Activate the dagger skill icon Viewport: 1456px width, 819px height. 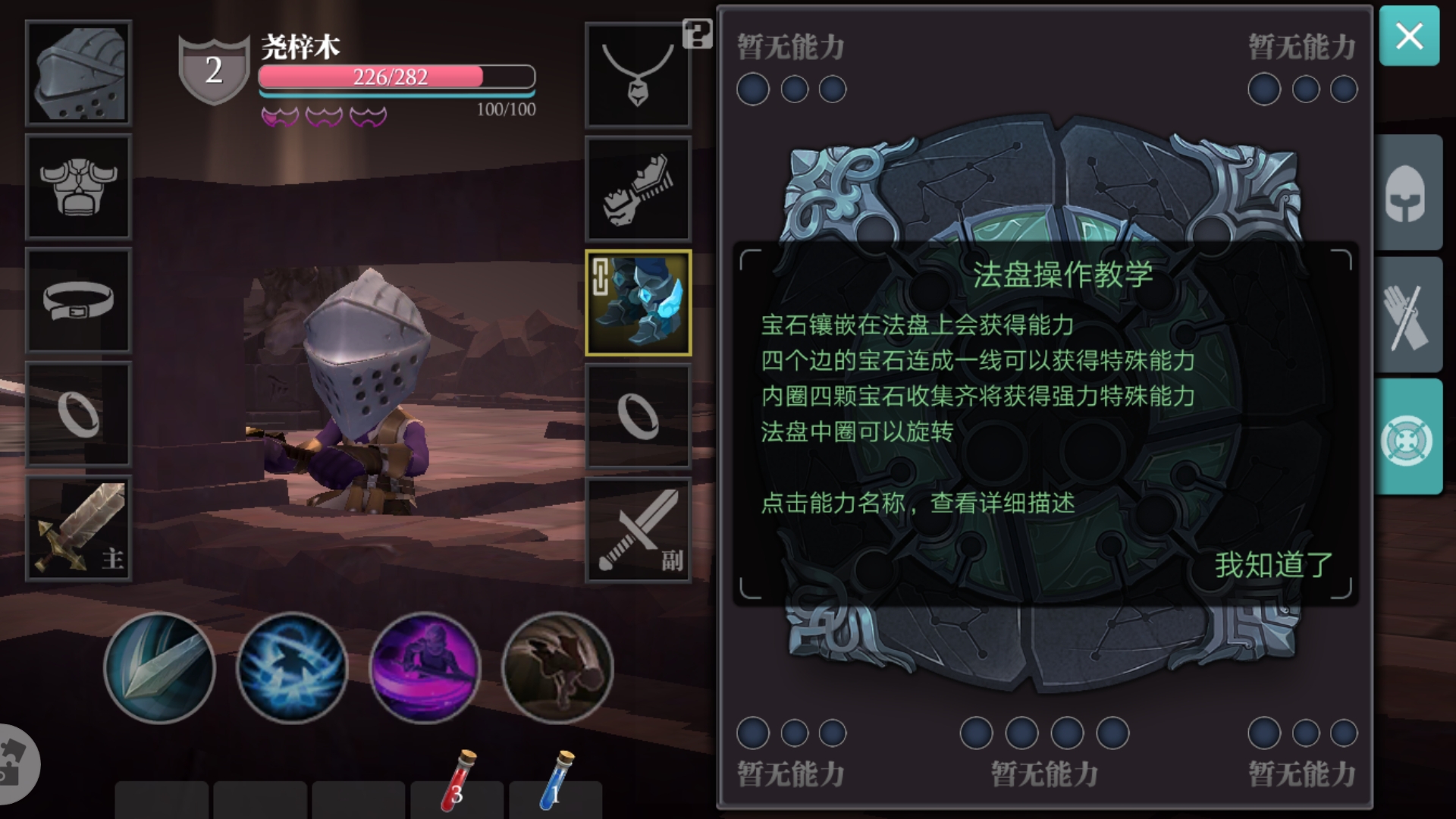click(x=159, y=667)
